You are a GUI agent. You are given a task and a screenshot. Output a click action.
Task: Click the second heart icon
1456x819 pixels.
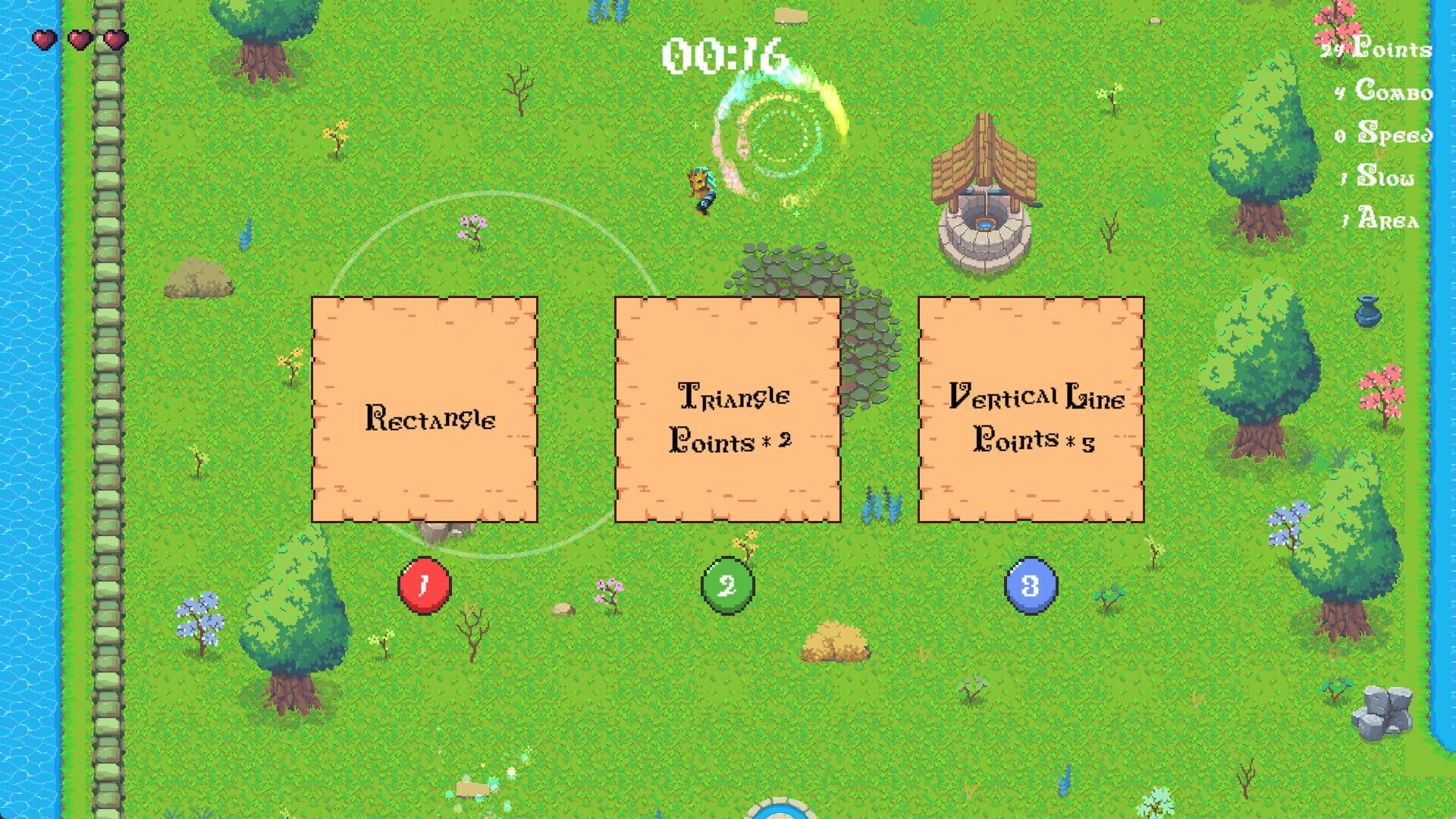coord(79,39)
